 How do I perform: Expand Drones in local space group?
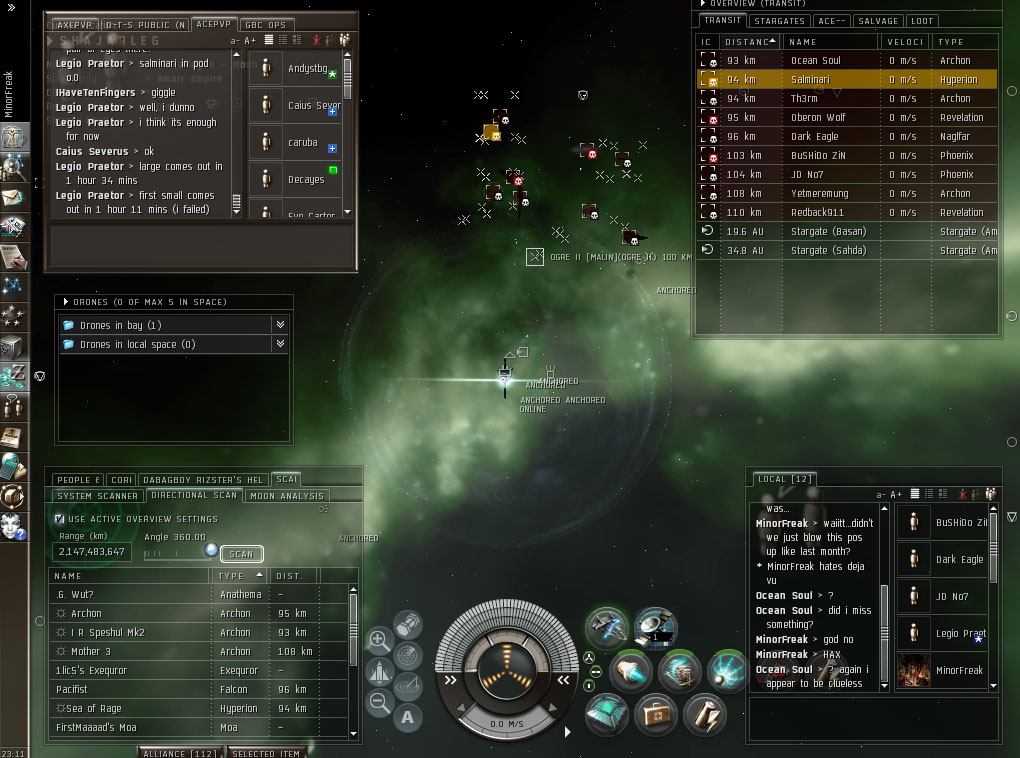pyautogui.click(x=280, y=344)
